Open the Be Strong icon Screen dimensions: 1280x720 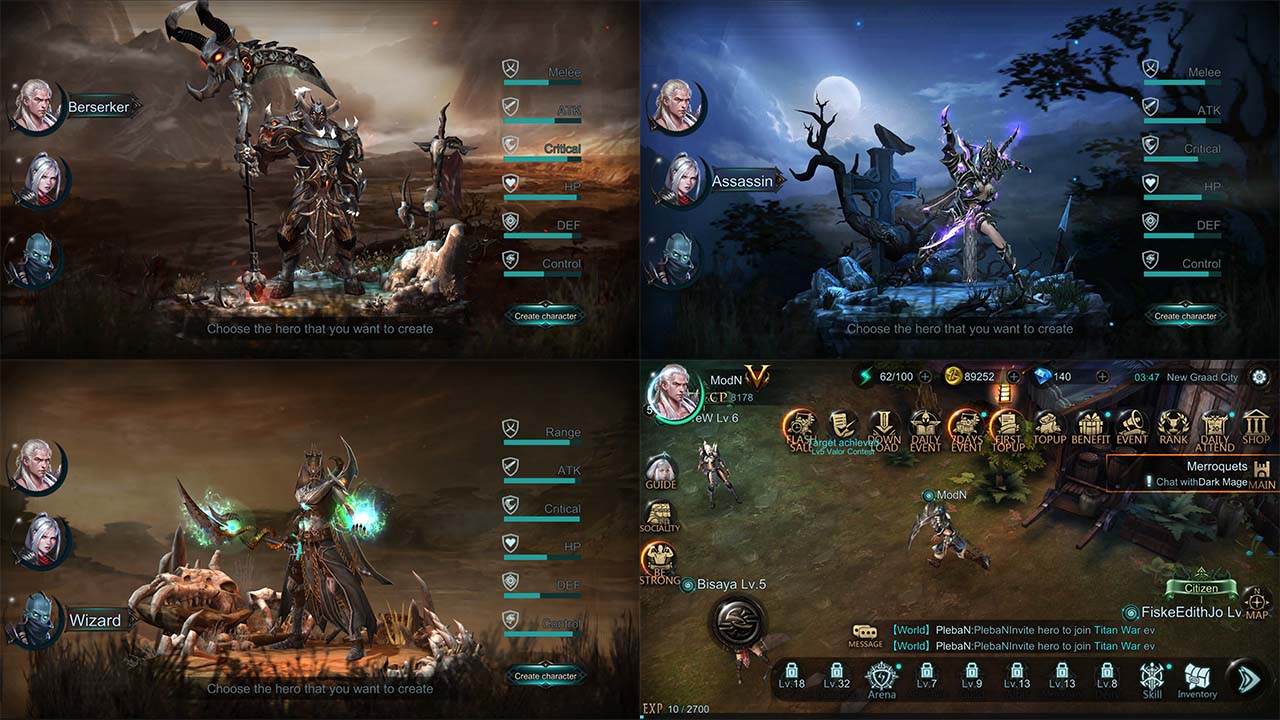(x=659, y=563)
